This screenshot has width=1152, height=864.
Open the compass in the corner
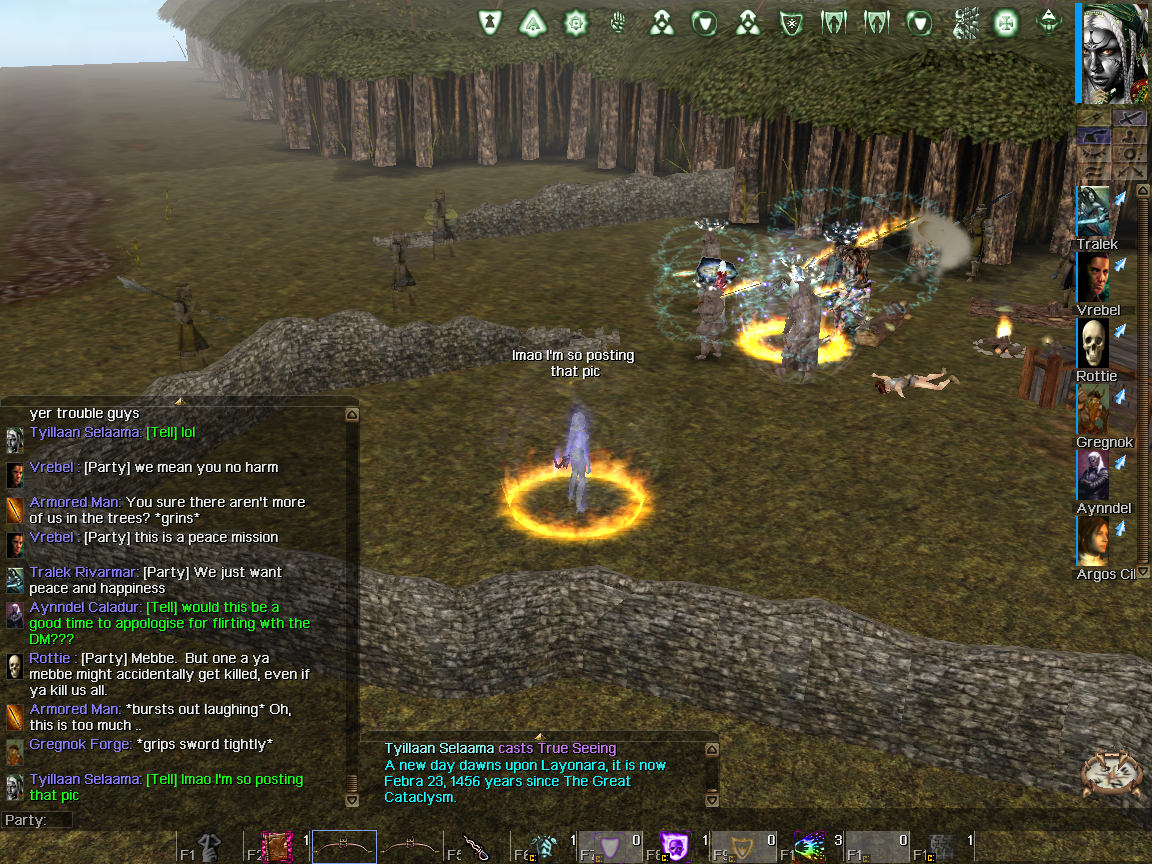point(1113,775)
